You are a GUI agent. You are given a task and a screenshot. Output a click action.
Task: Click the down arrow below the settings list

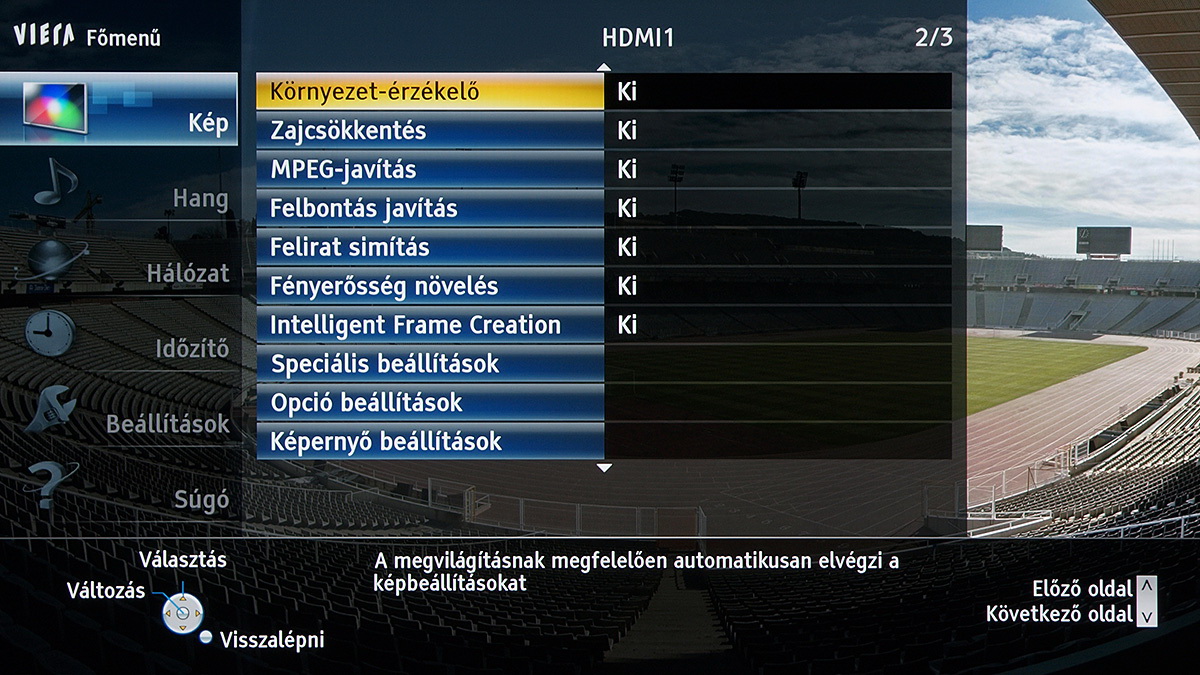(603, 467)
